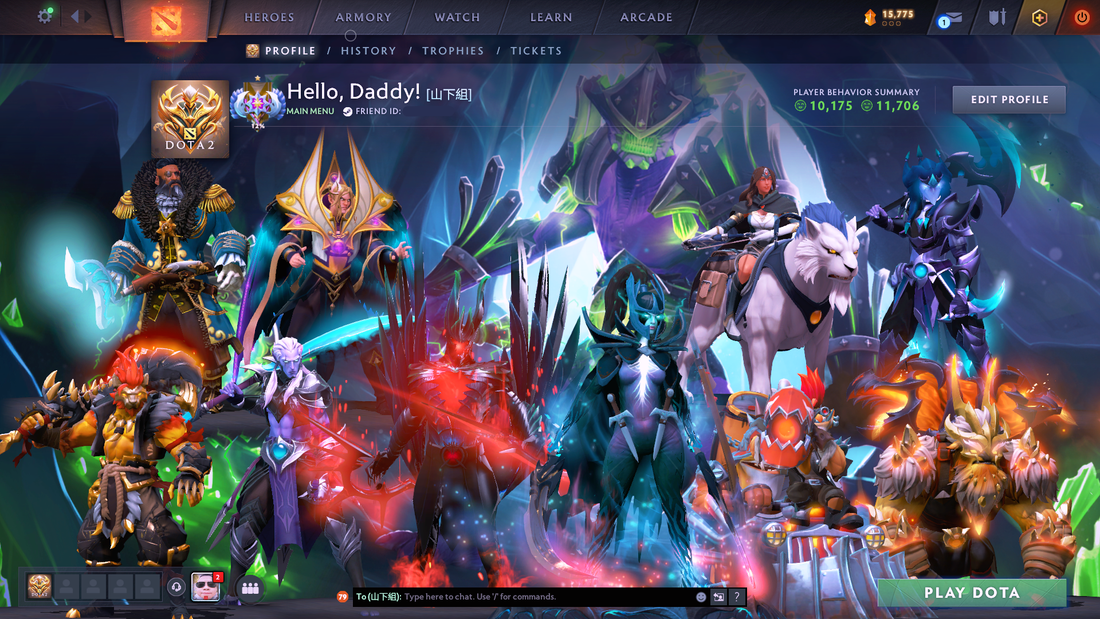Click the Dota 2 logo home button
The height and width of the screenshot is (619, 1100).
(166, 19)
